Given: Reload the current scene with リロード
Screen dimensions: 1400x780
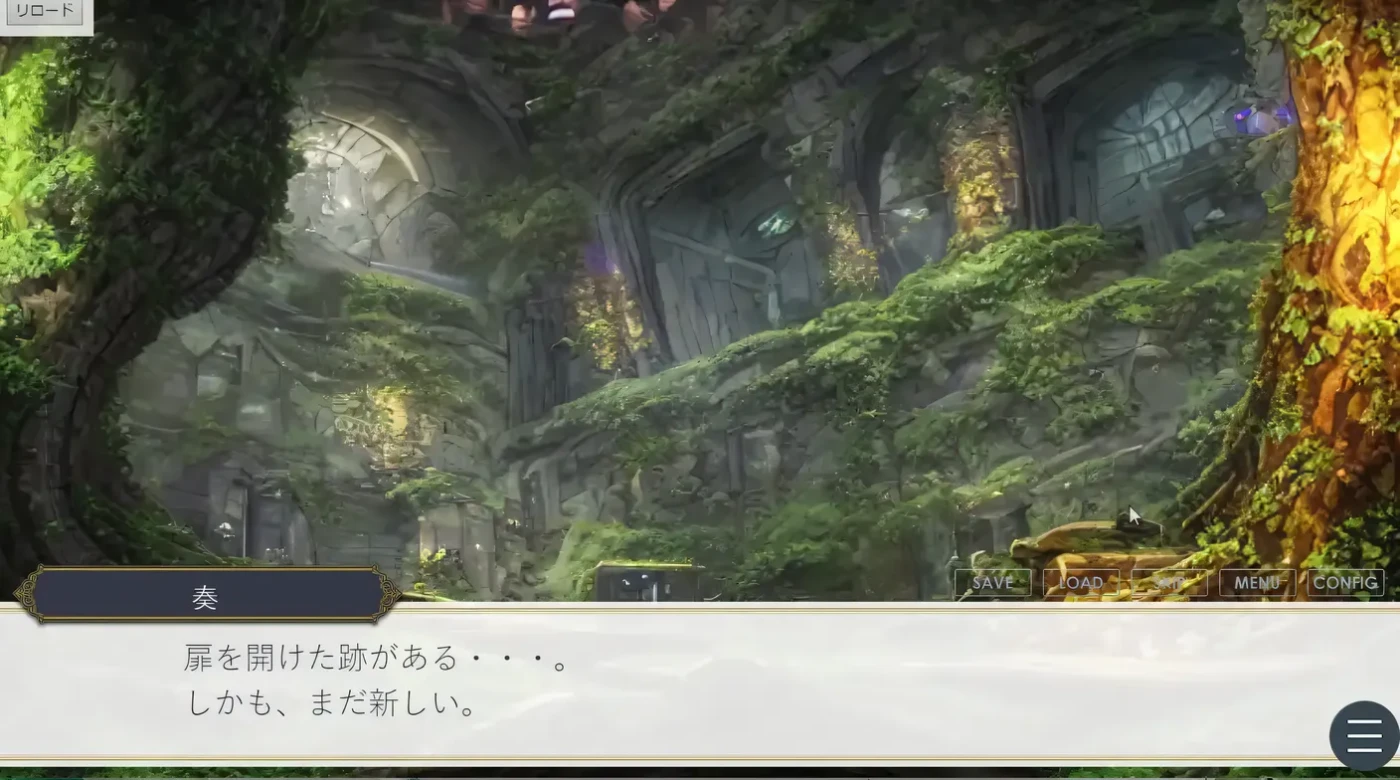Looking at the screenshot, I should [43, 12].
